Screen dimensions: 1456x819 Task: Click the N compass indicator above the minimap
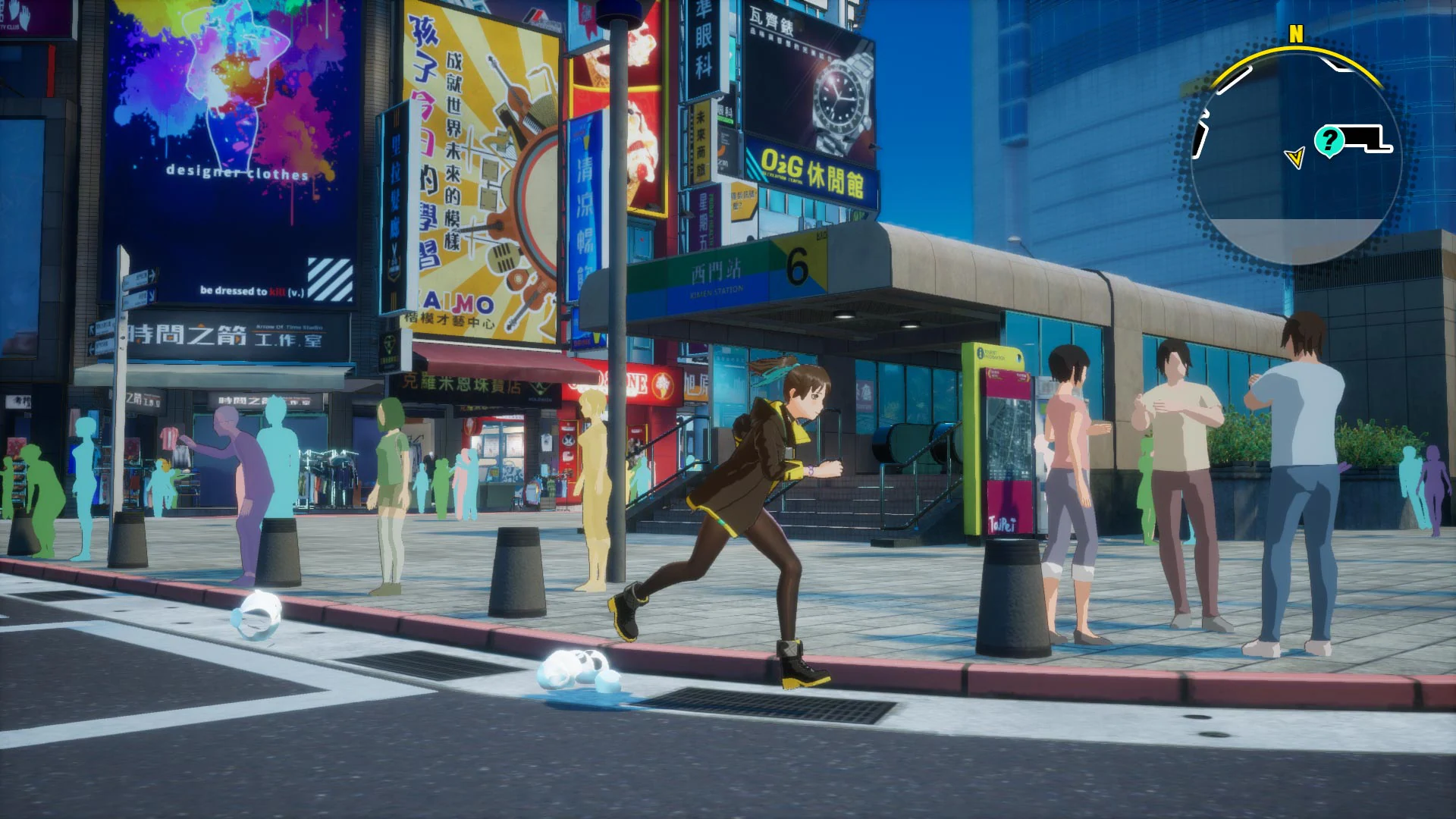[x=1295, y=34]
